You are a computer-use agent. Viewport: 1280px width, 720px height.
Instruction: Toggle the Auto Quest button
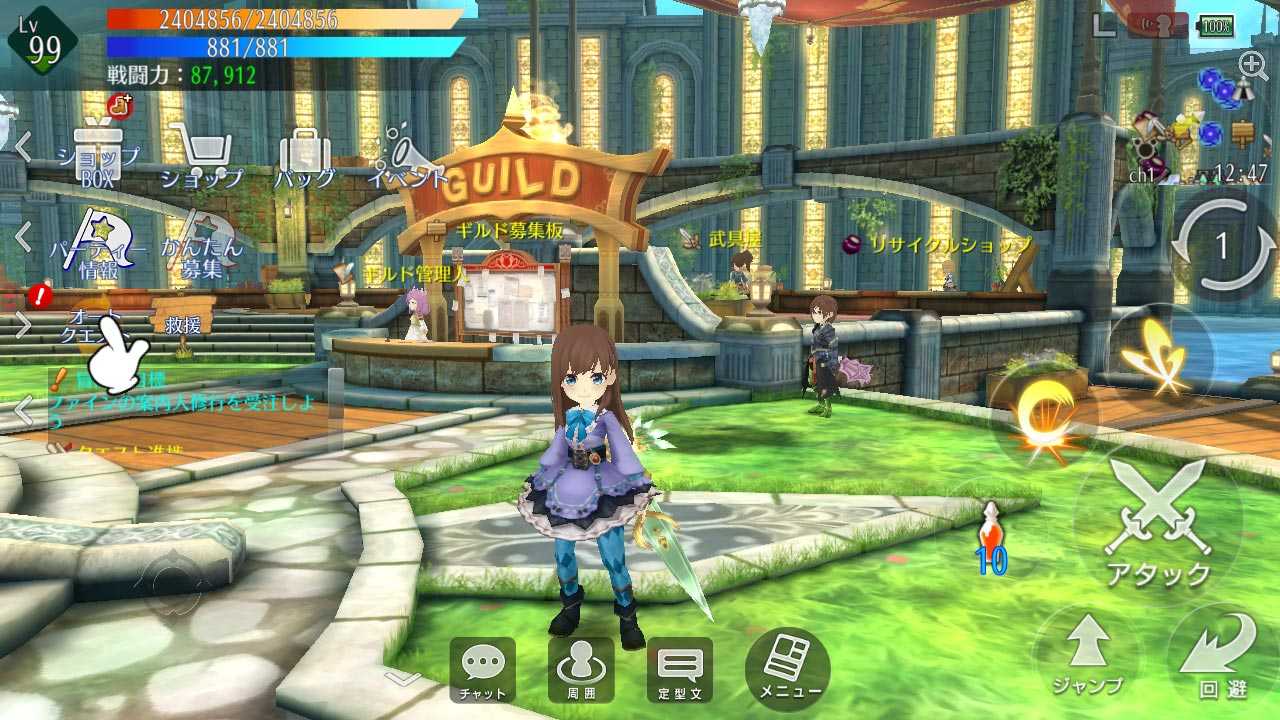(97, 325)
